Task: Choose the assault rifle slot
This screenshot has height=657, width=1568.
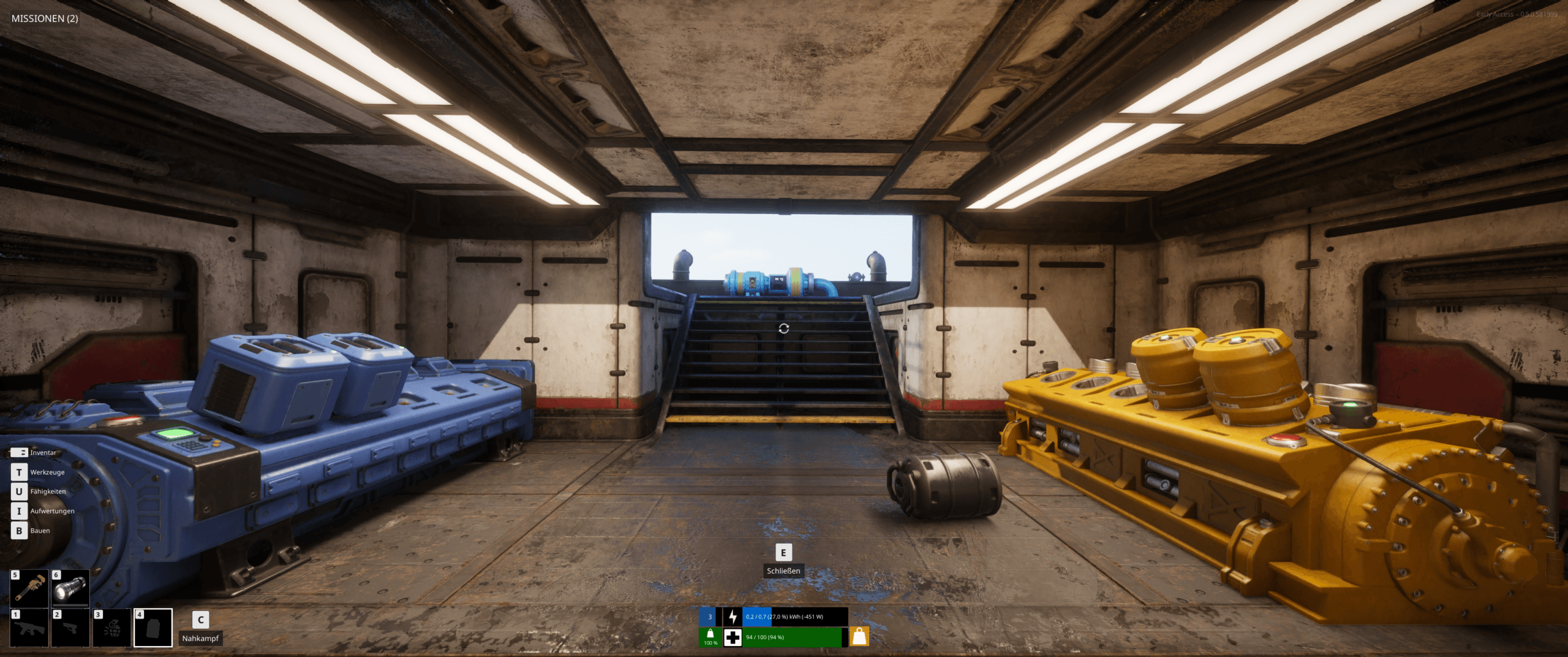Action: pos(29,628)
